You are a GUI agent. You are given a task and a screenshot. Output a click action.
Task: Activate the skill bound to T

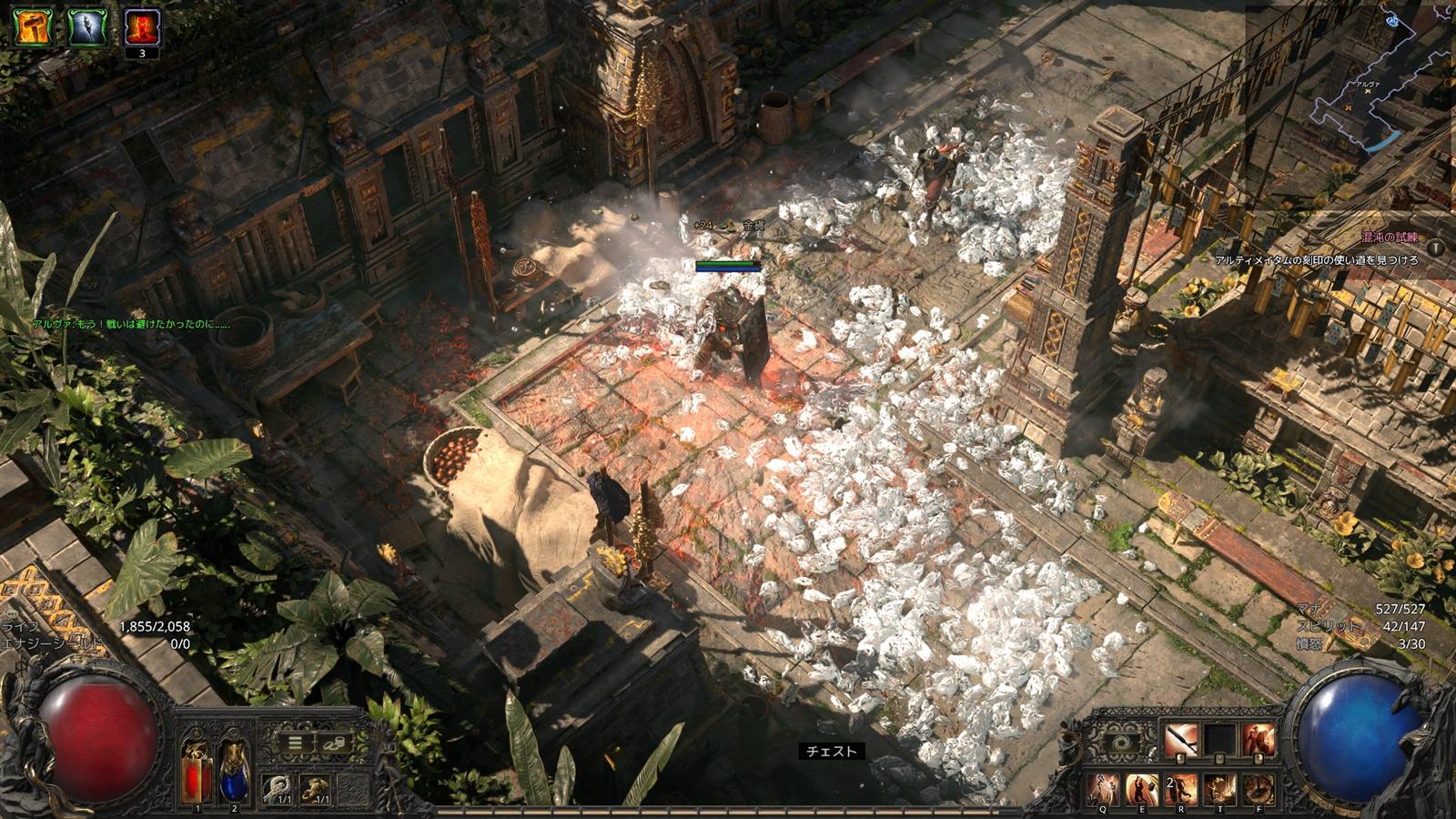1220,790
